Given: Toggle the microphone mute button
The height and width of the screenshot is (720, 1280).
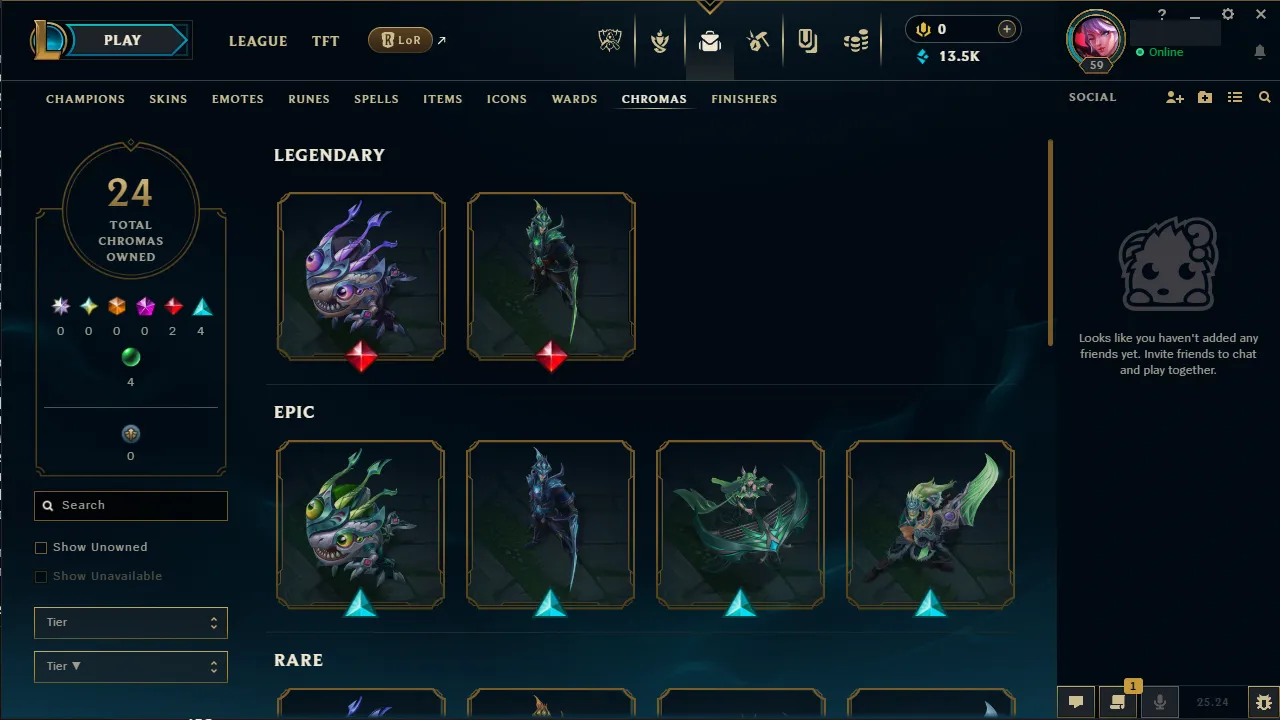Looking at the screenshot, I should (1160, 702).
